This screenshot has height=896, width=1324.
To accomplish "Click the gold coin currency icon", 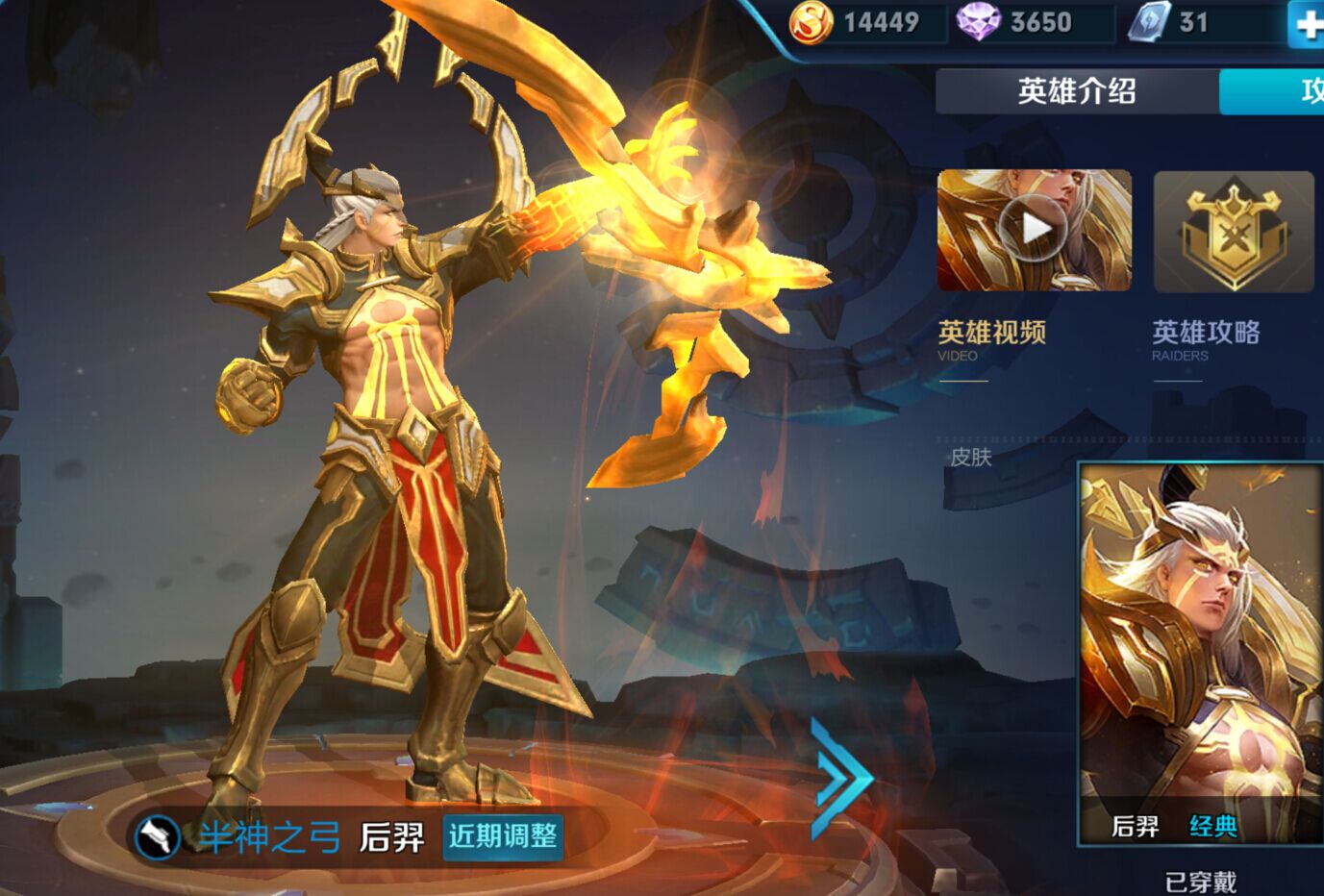I will pos(811,22).
